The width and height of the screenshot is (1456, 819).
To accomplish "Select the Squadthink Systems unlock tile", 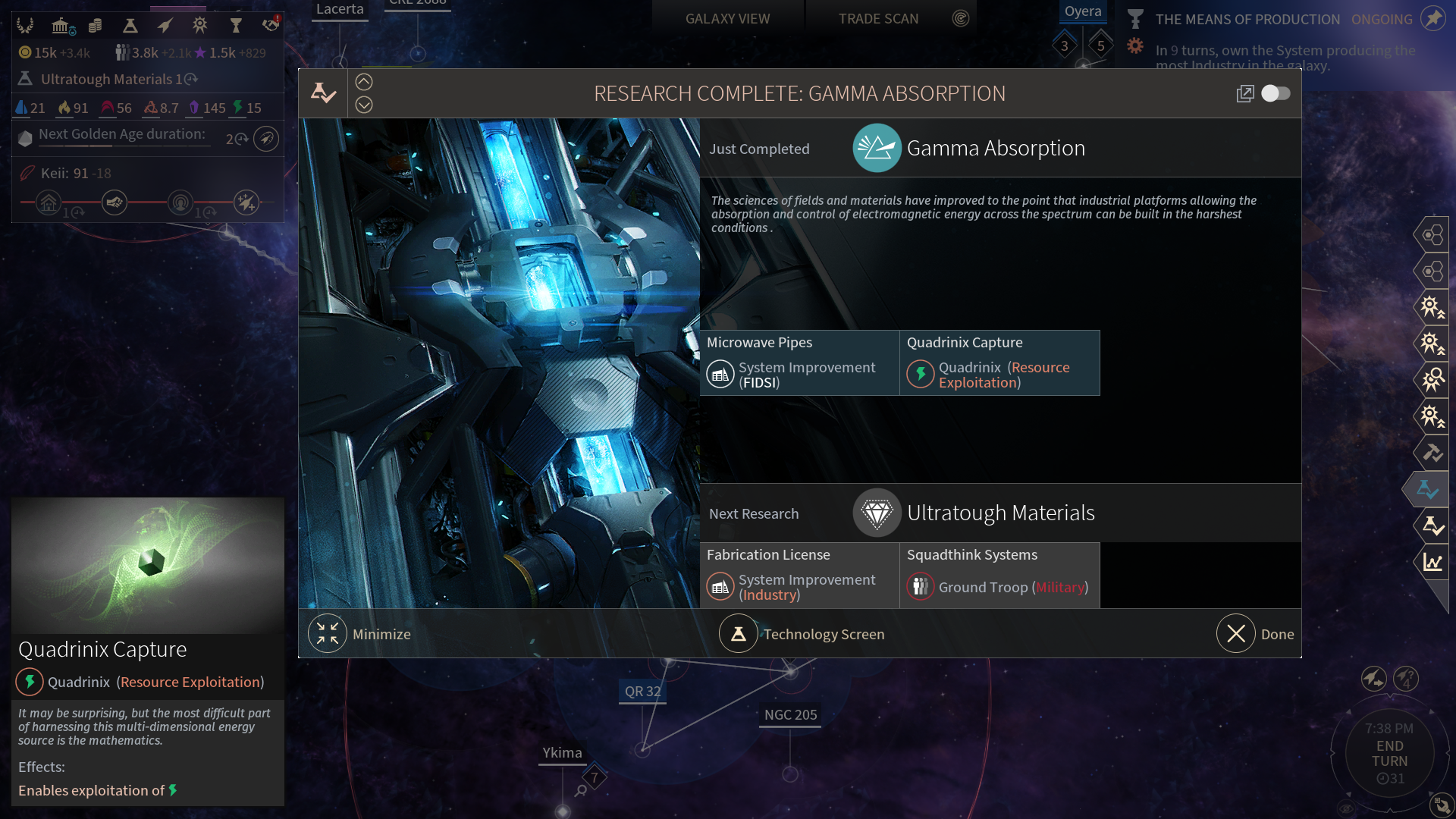I will point(999,575).
